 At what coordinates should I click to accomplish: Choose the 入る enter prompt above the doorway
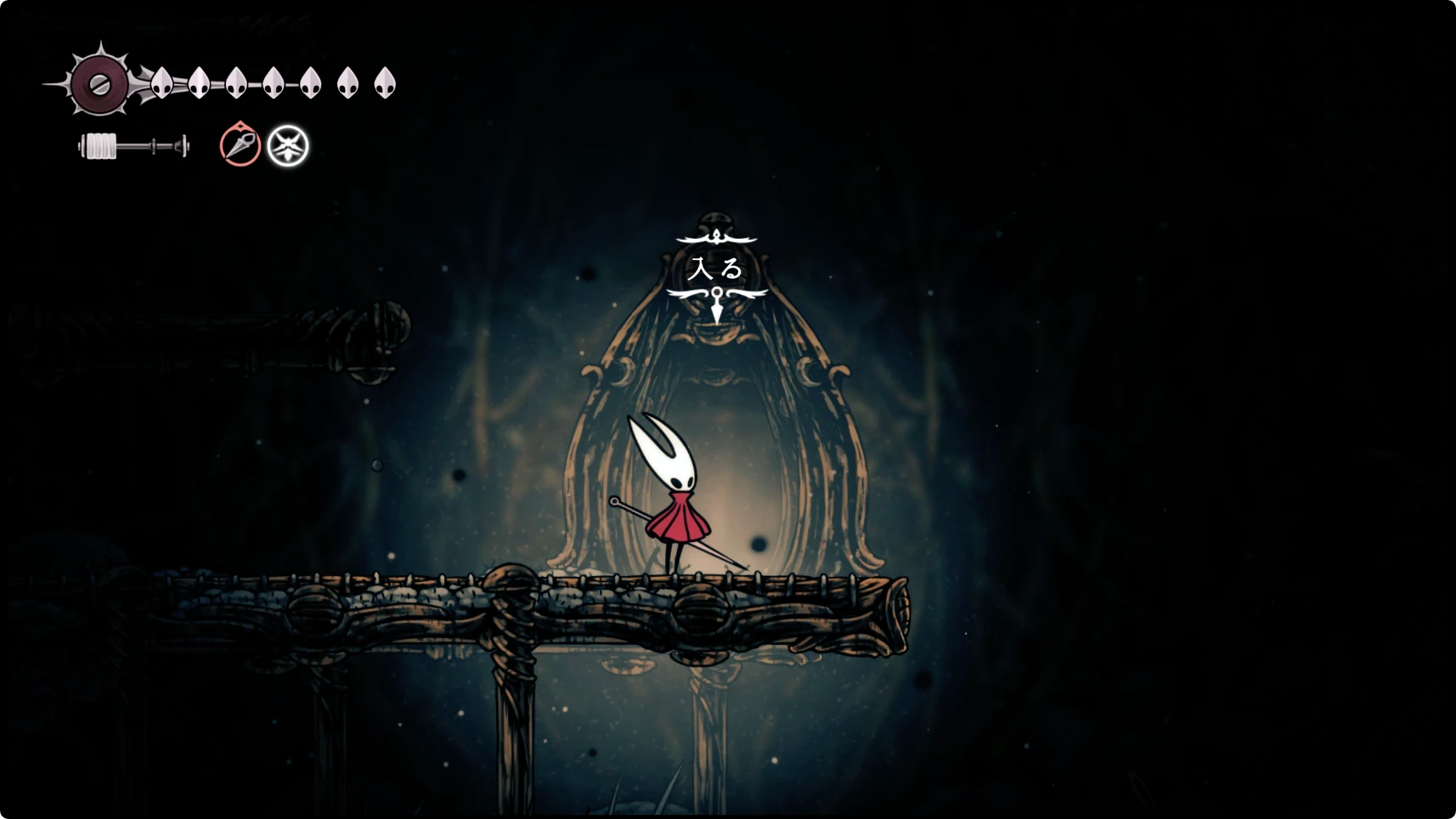pyautogui.click(x=716, y=268)
